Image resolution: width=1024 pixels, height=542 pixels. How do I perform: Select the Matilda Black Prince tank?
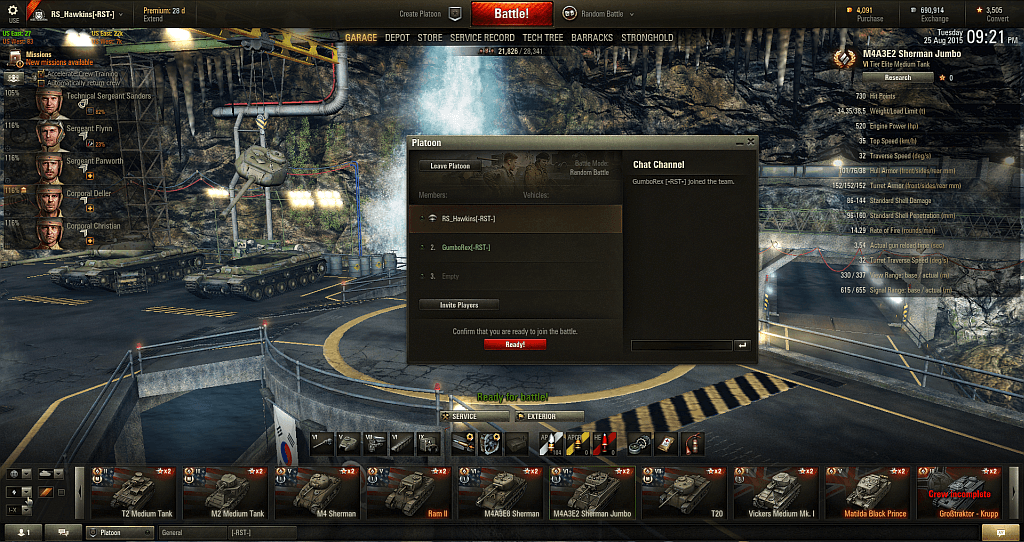coord(866,493)
